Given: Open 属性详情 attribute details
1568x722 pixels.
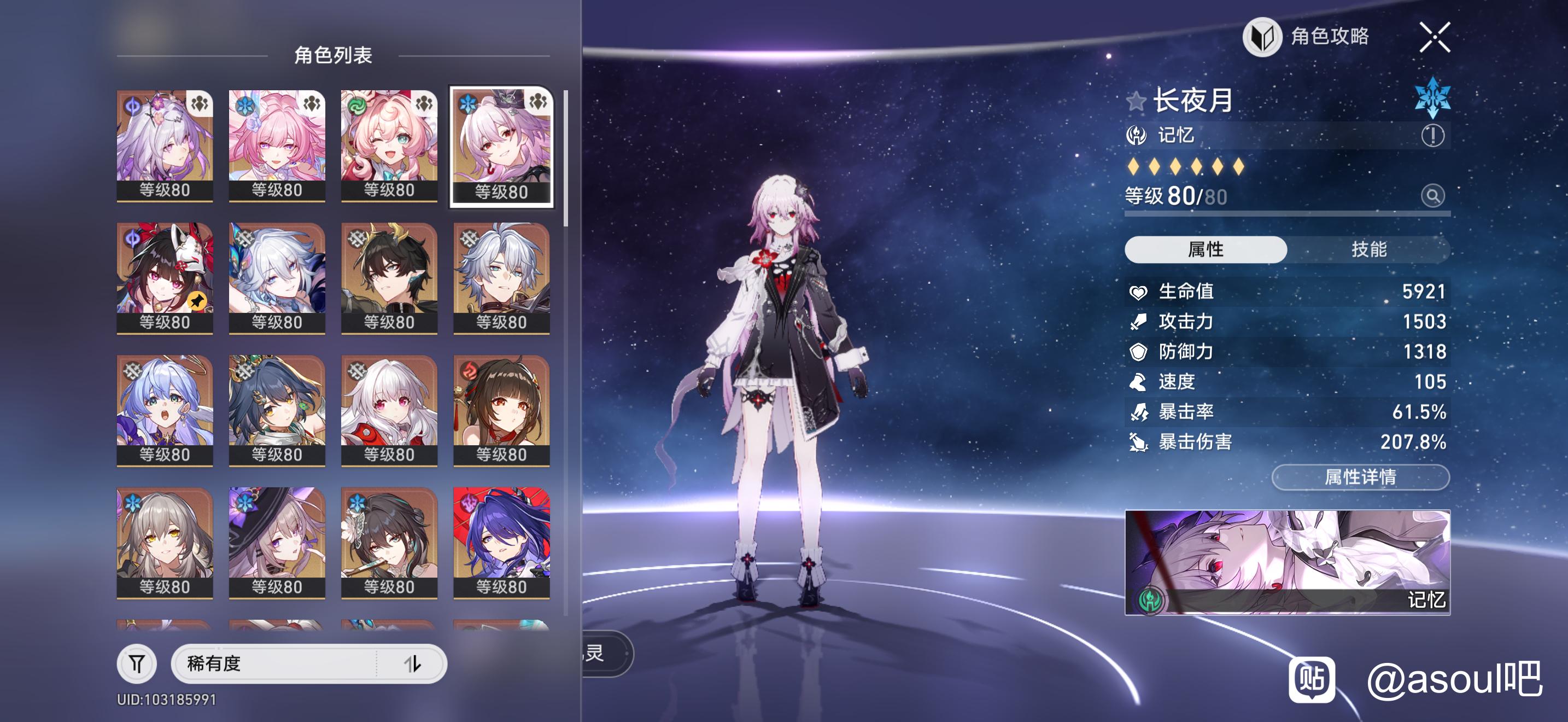Looking at the screenshot, I should point(1360,476).
